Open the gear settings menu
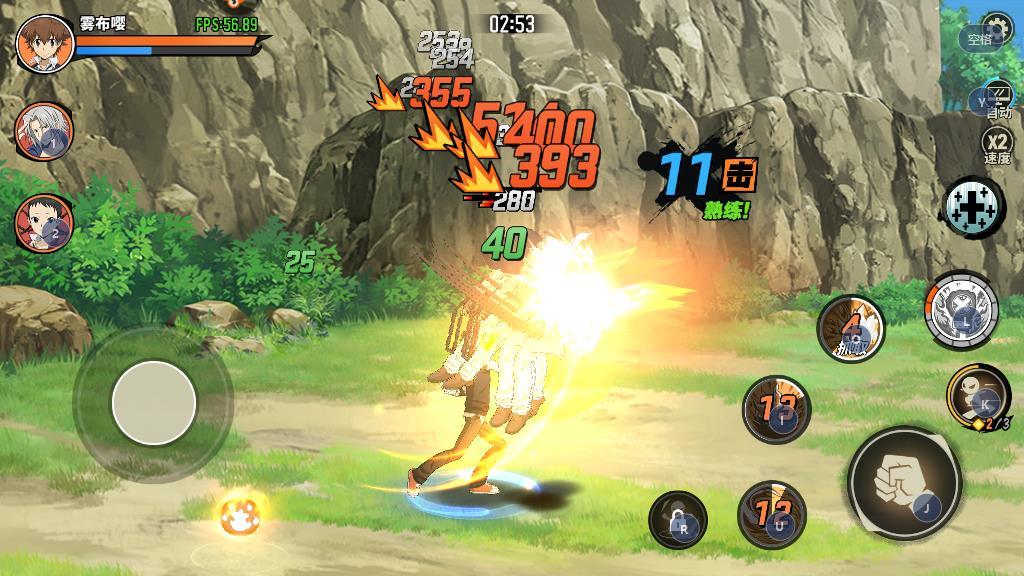This screenshot has width=1024, height=576. (x=995, y=26)
